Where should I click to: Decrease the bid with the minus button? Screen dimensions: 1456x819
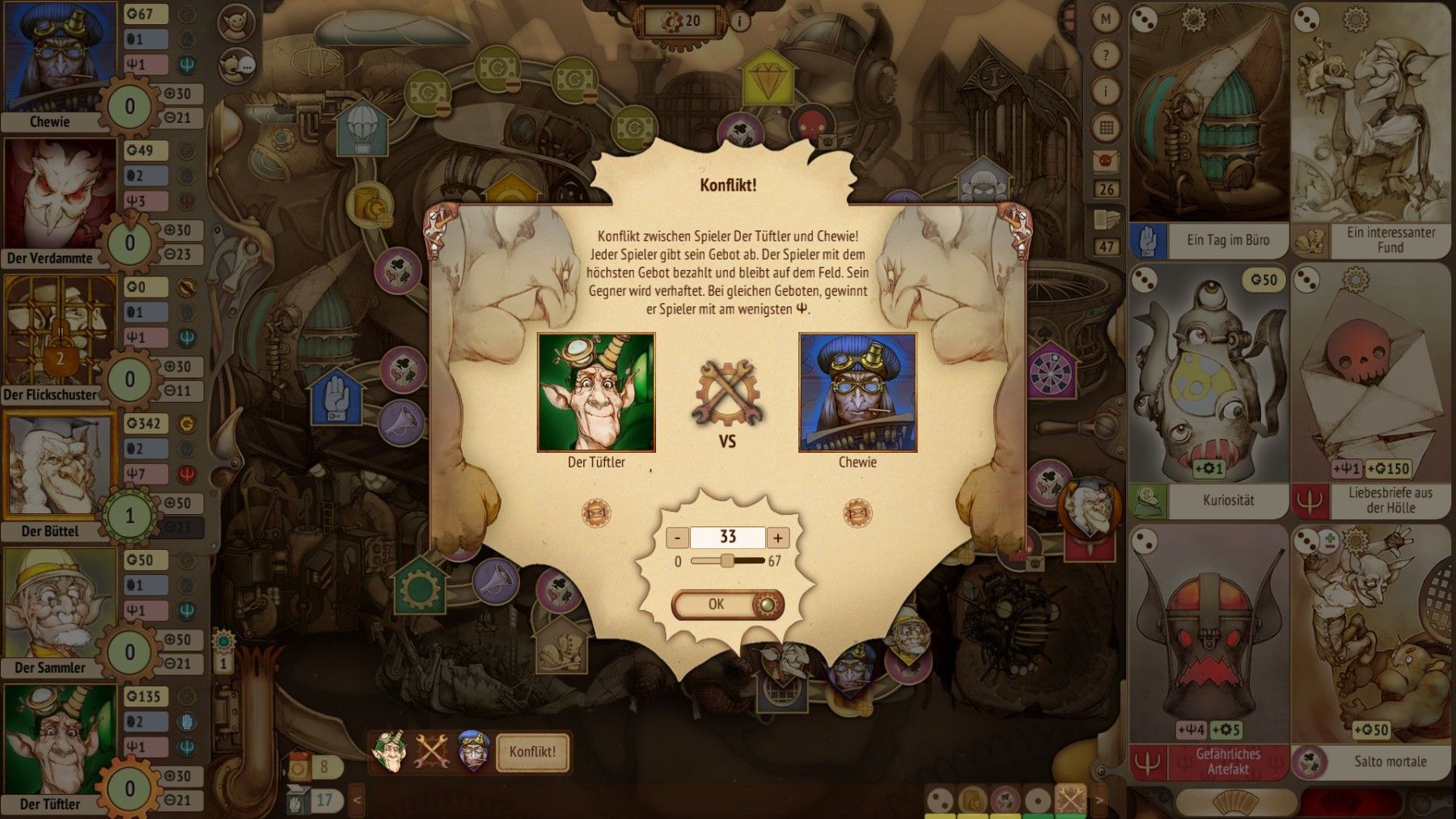pyautogui.click(x=678, y=538)
